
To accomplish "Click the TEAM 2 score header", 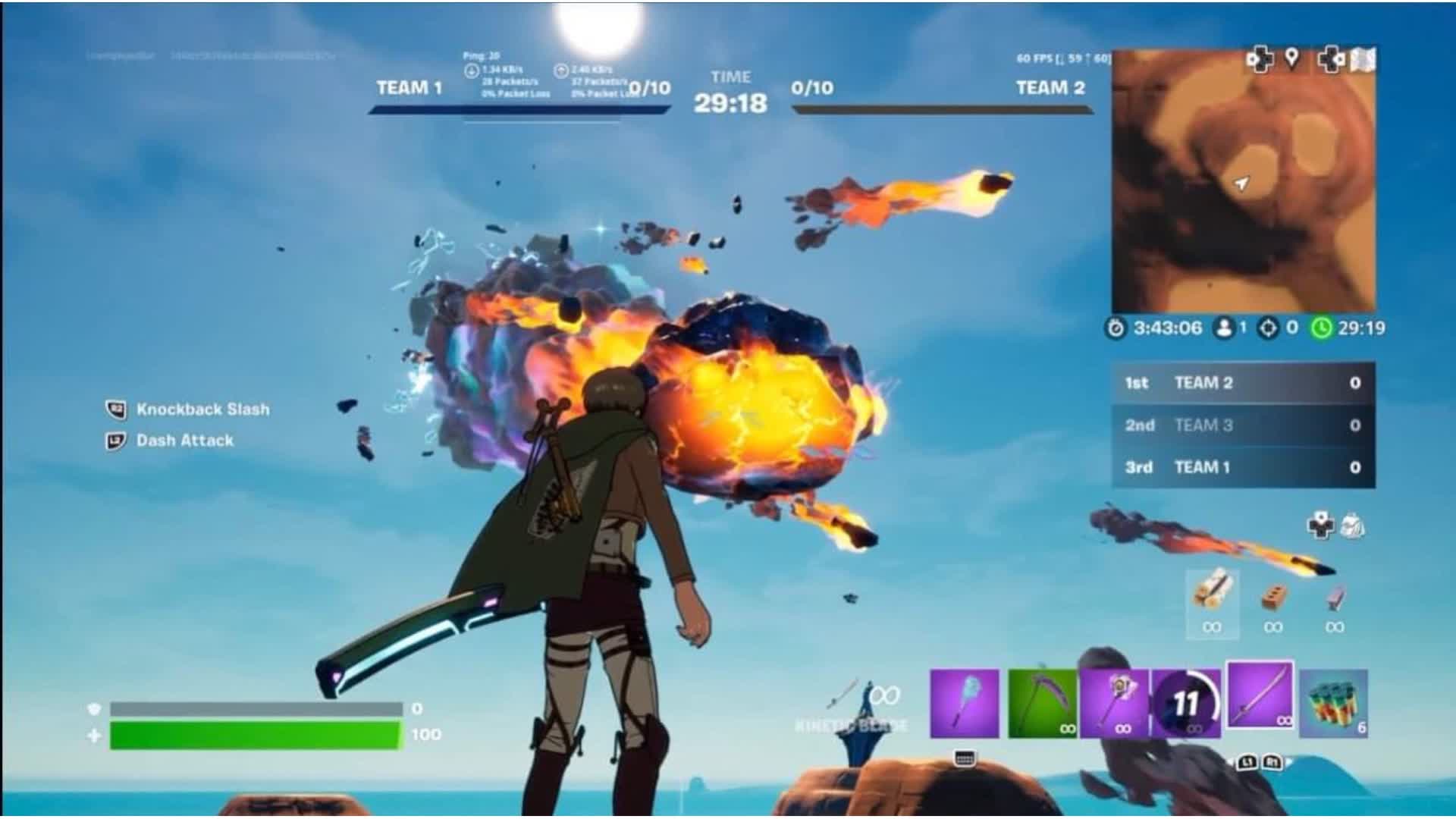I will point(1049,89).
